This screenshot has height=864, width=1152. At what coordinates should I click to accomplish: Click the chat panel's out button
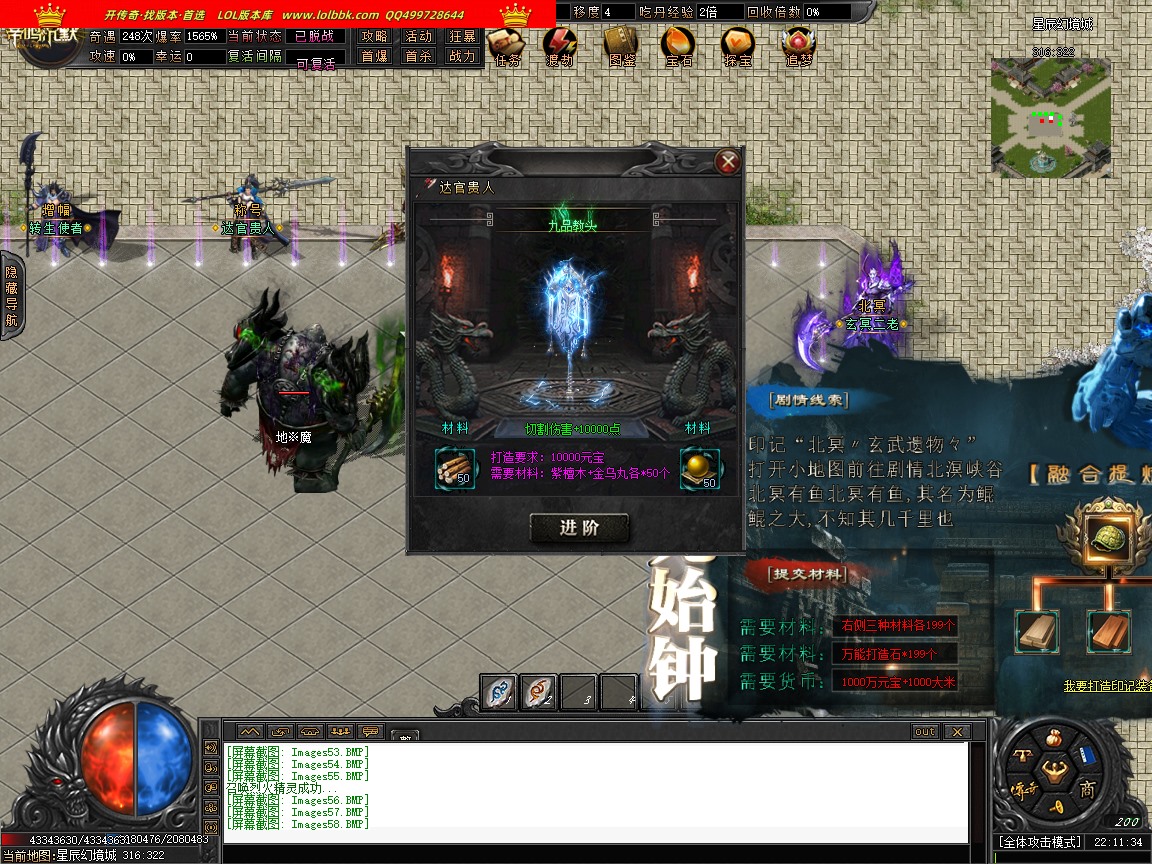pyautogui.click(x=925, y=732)
